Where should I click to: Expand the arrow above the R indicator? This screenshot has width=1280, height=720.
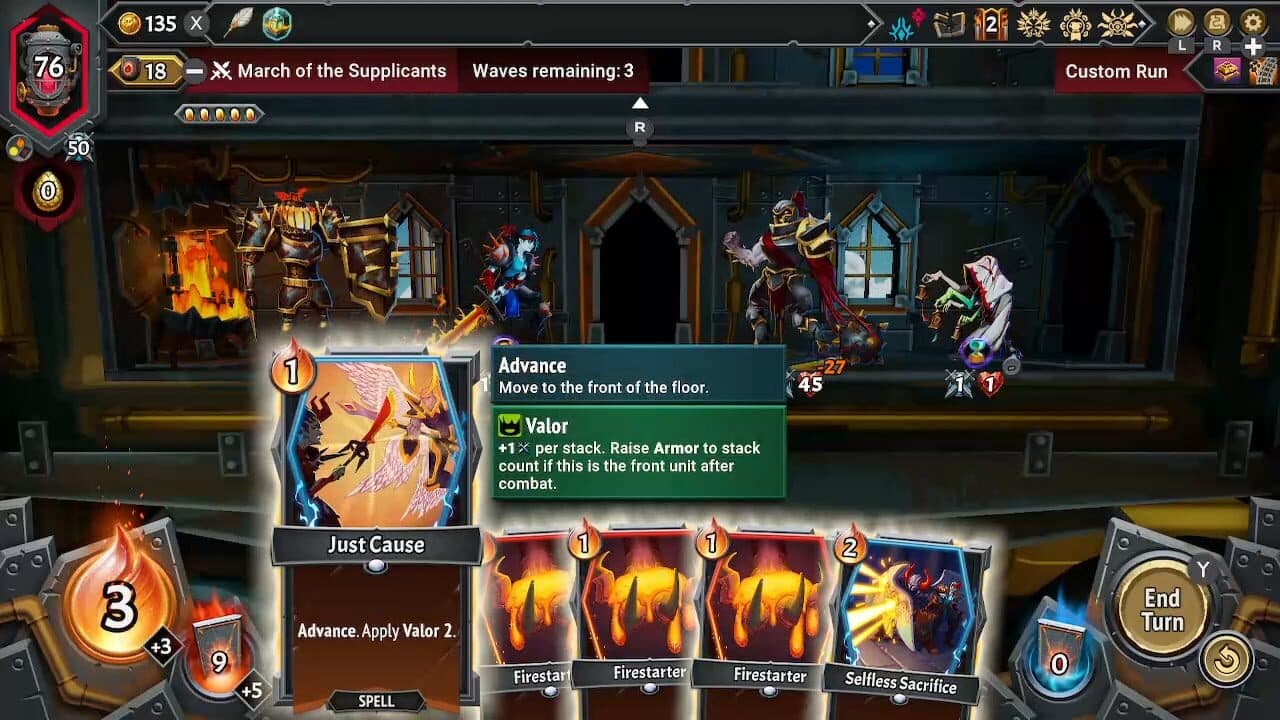pyautogui.click(x=640, y=102)
